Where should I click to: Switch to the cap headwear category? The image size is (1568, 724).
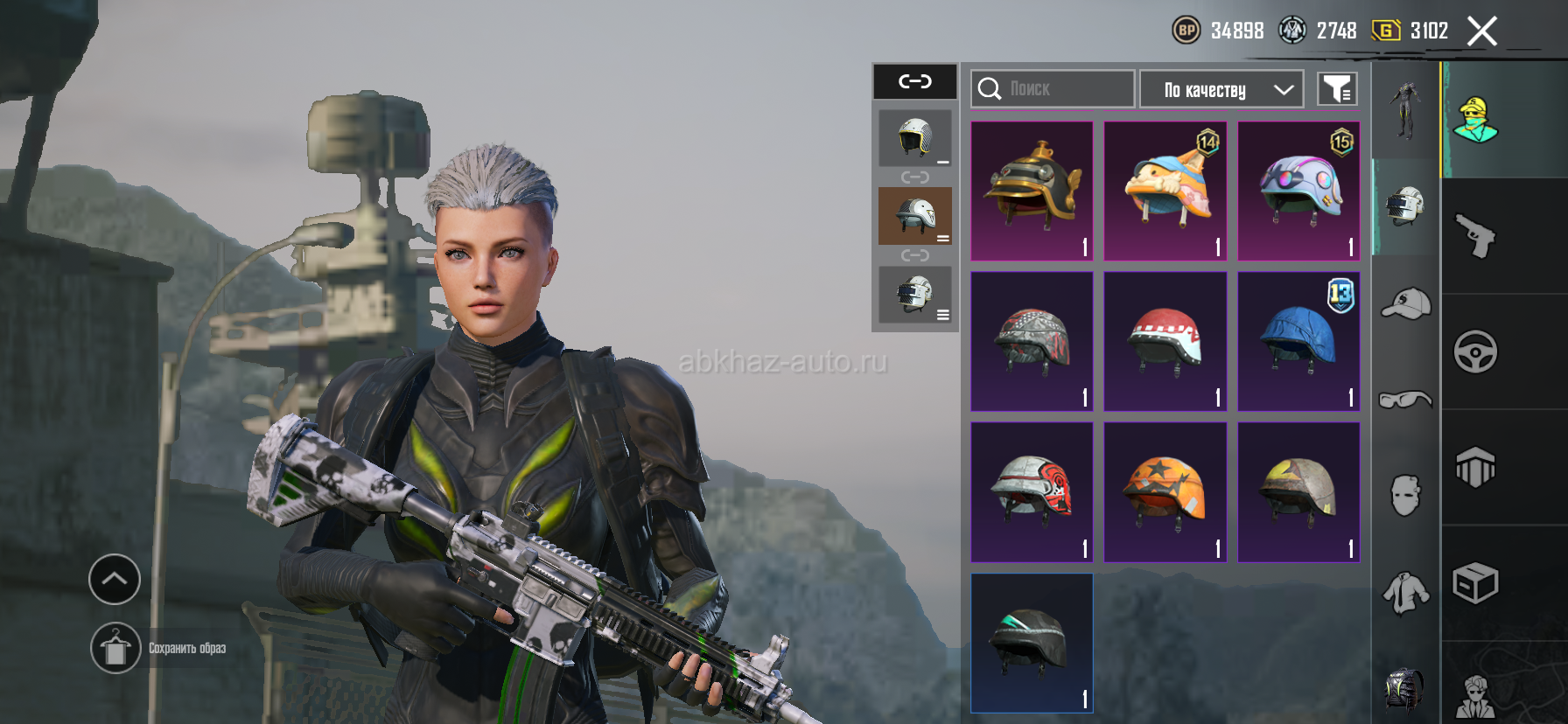(1405, 303)
